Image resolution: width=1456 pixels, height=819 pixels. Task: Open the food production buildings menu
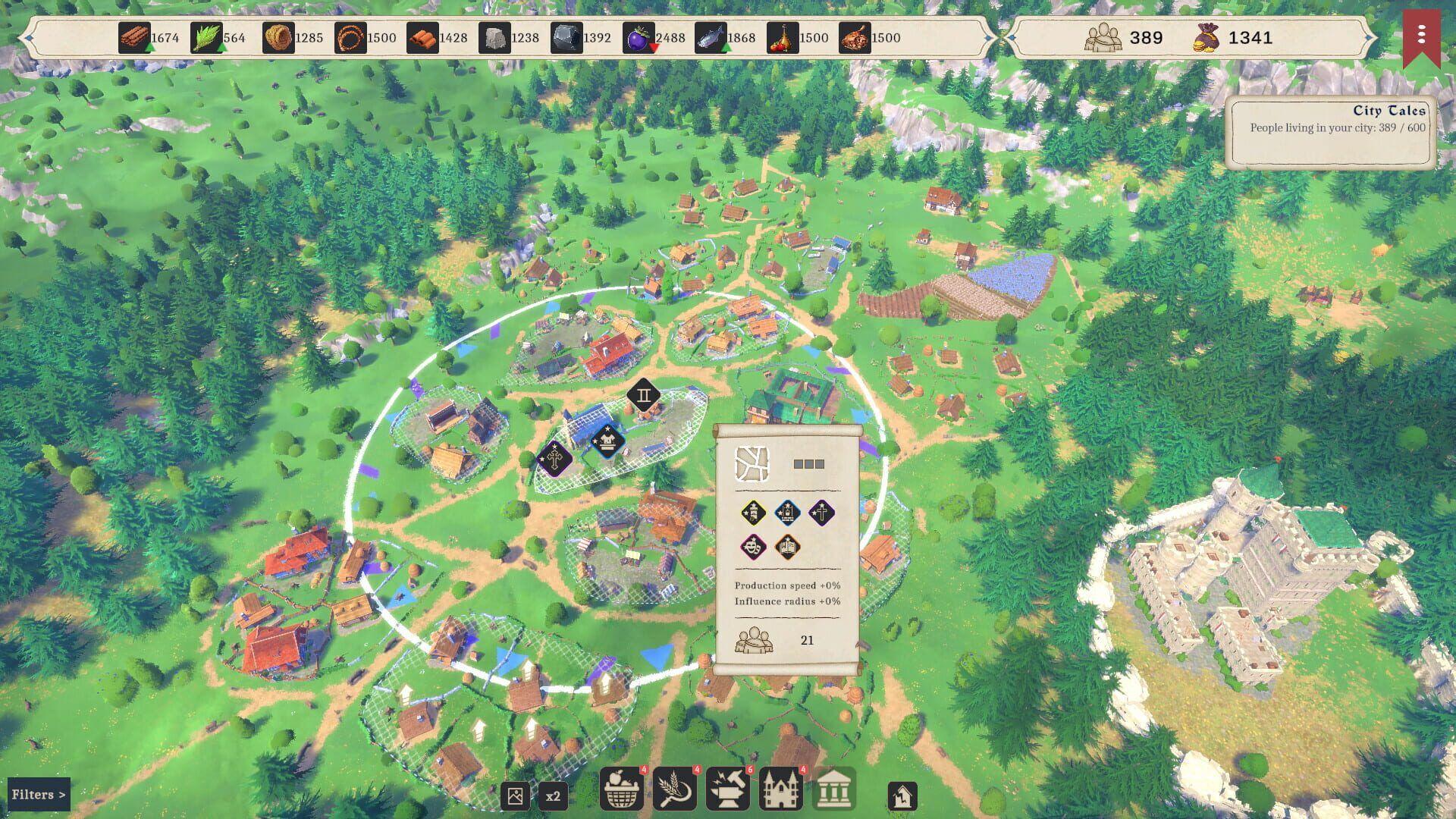coord(622,790)
